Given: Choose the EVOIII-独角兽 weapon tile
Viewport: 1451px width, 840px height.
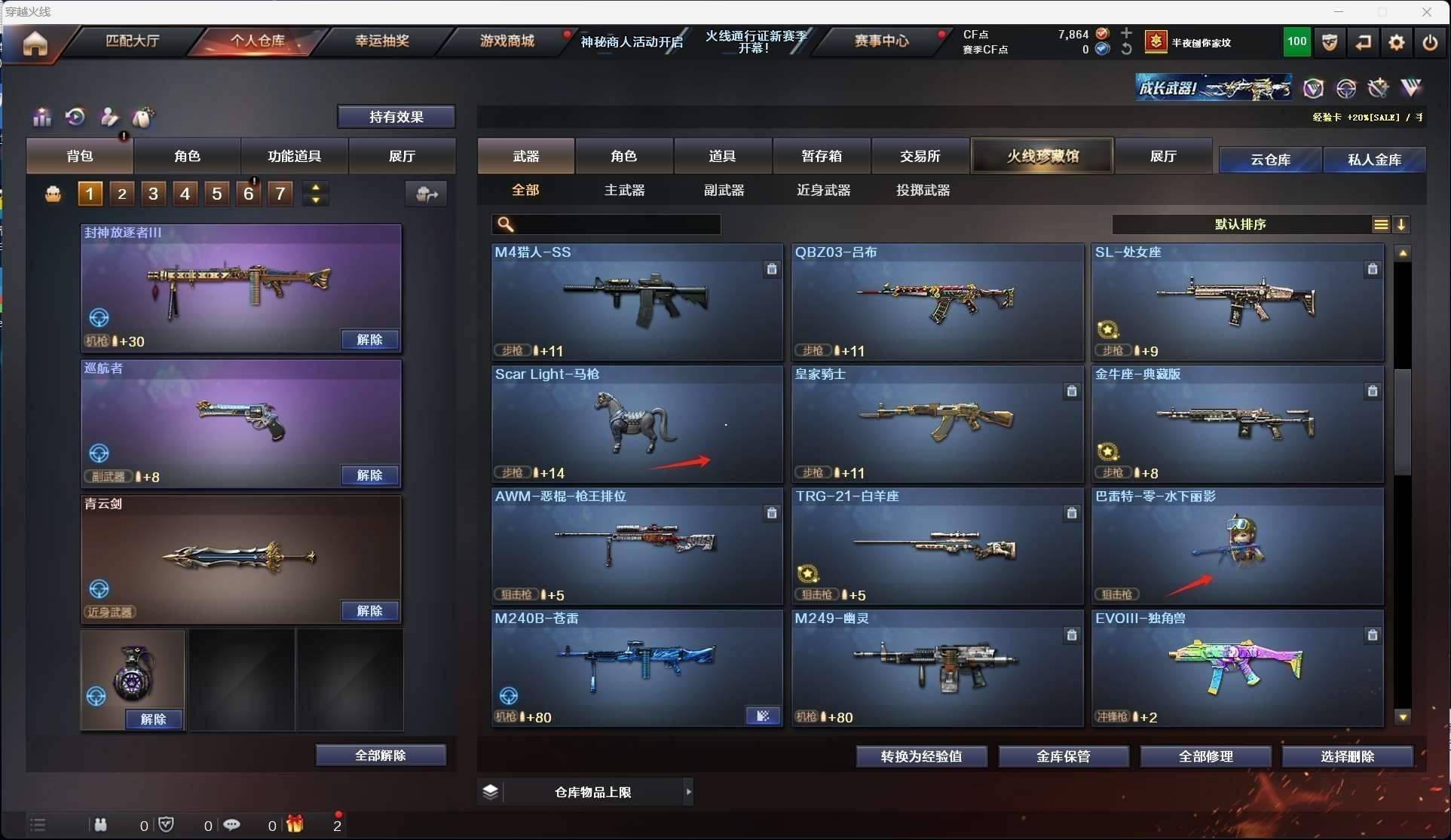Looking at the screenshot, I should point(1237,667).
